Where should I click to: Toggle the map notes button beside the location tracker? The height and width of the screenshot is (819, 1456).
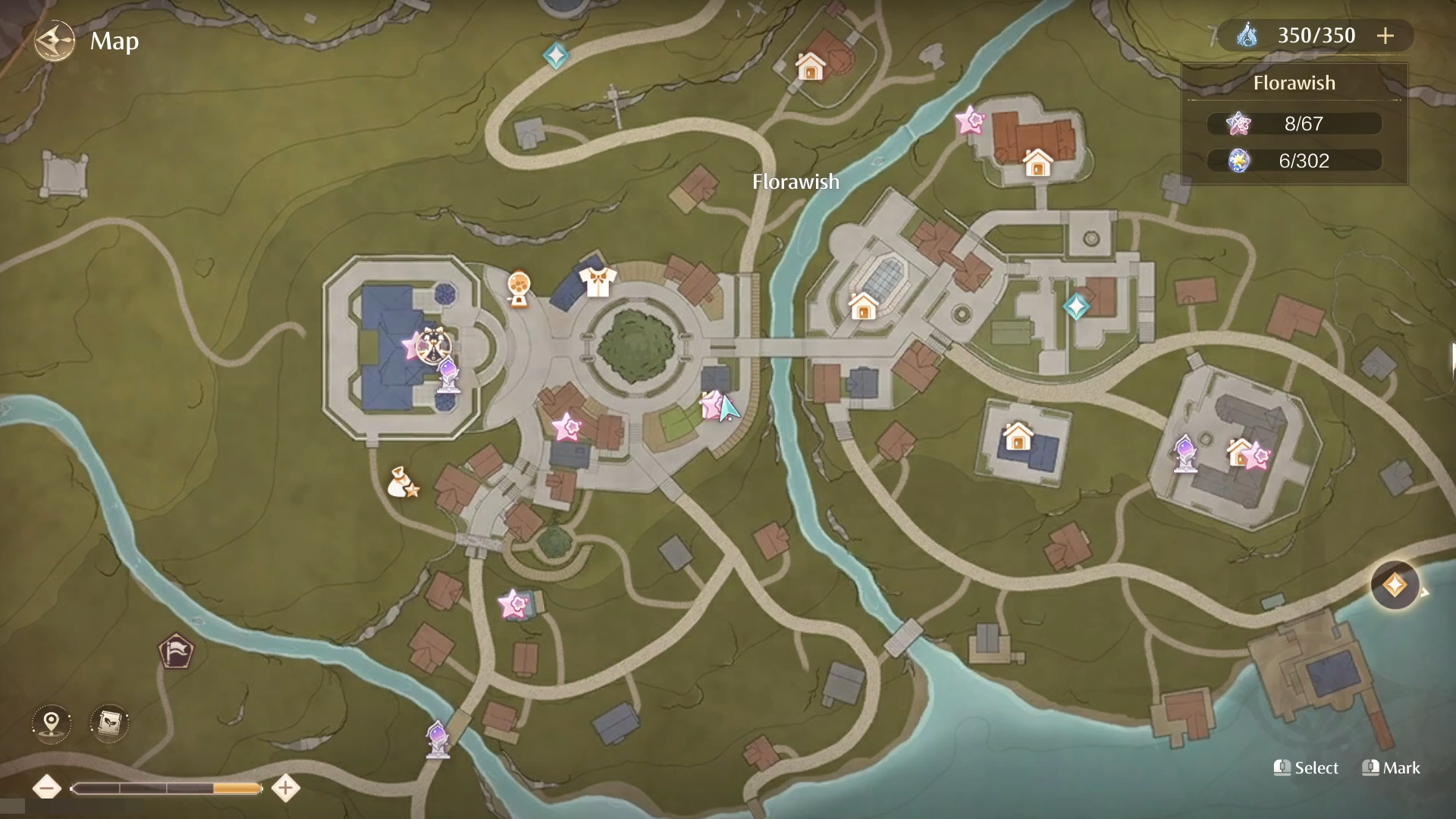[x=108, y=723]
